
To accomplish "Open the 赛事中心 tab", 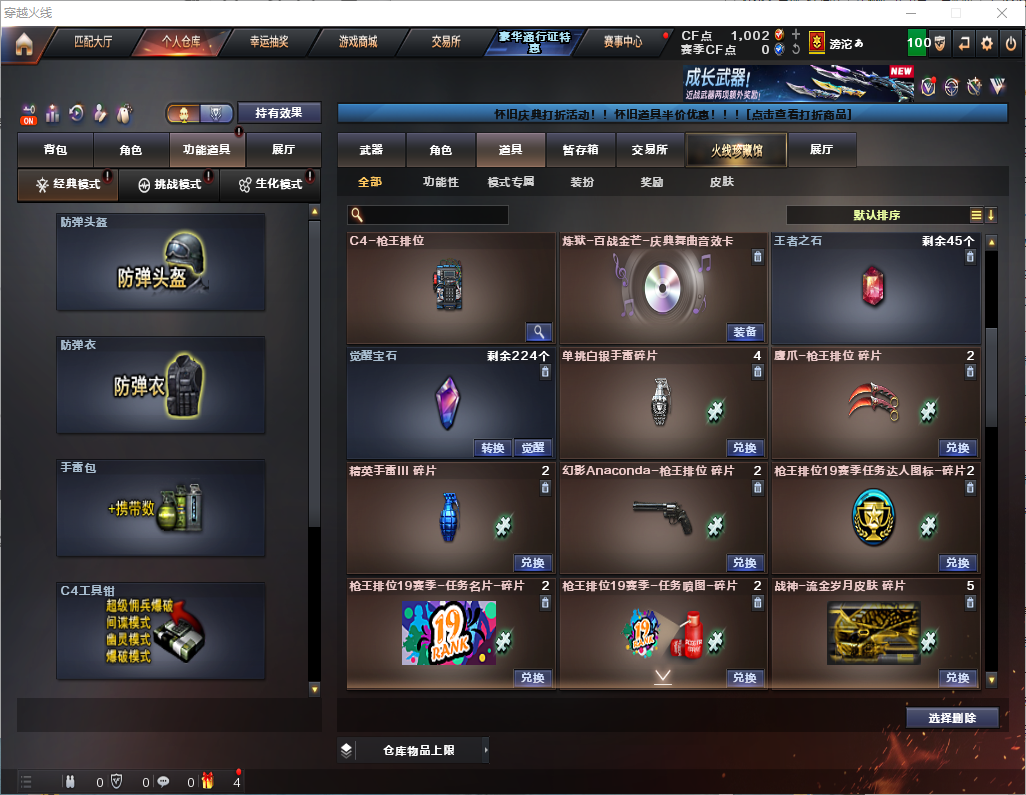I will 622,42.
